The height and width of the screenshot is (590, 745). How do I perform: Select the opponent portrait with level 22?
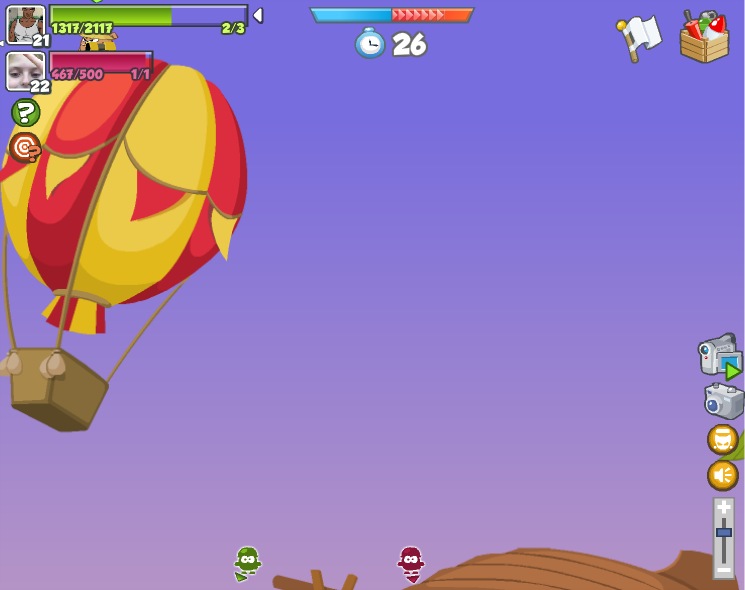[x=25, y=71]
